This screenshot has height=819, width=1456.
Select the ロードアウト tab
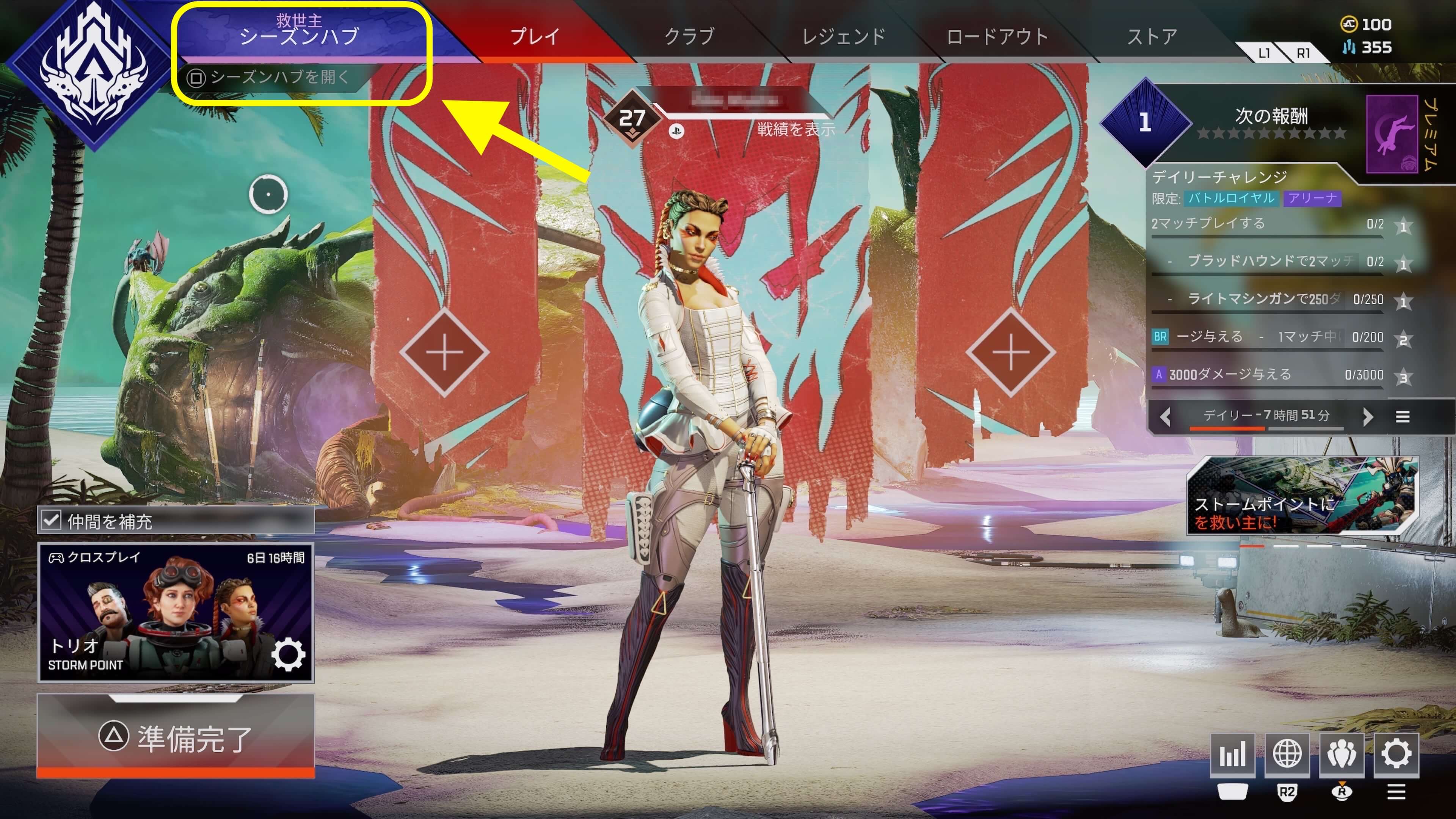point(997,37)
